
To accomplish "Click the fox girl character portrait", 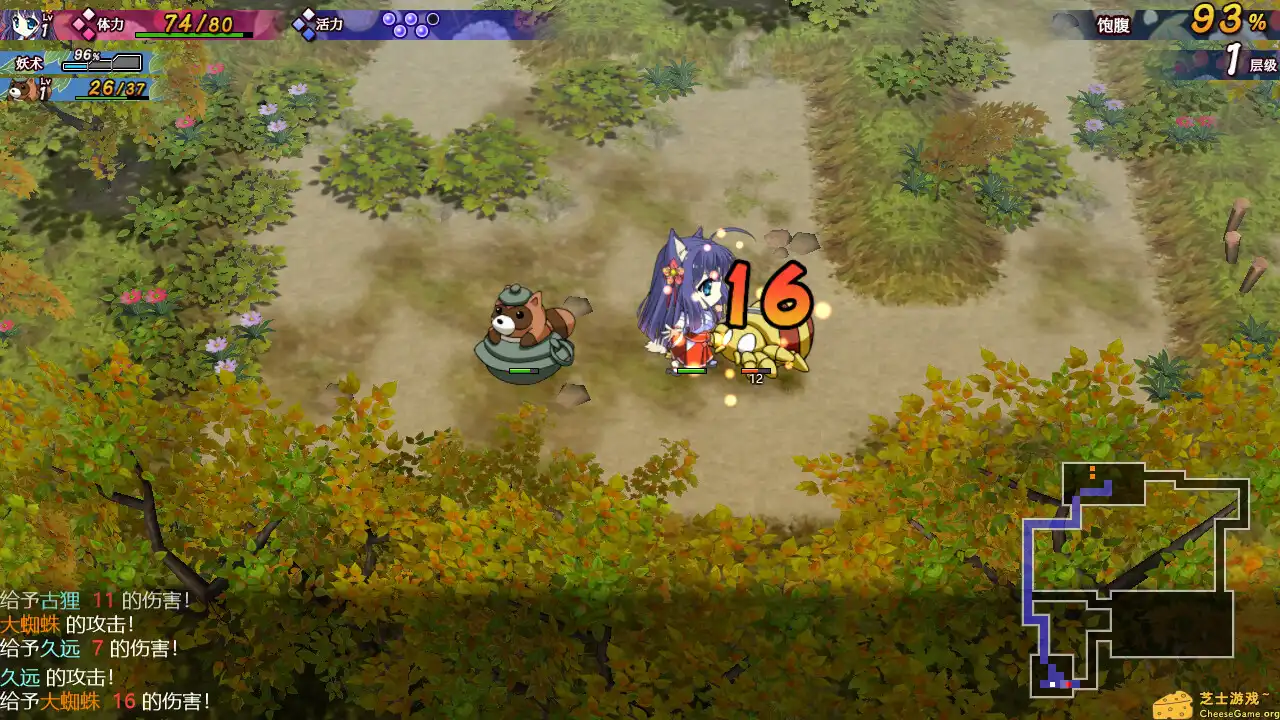I will pyautogui.click(x=22, y=22).
